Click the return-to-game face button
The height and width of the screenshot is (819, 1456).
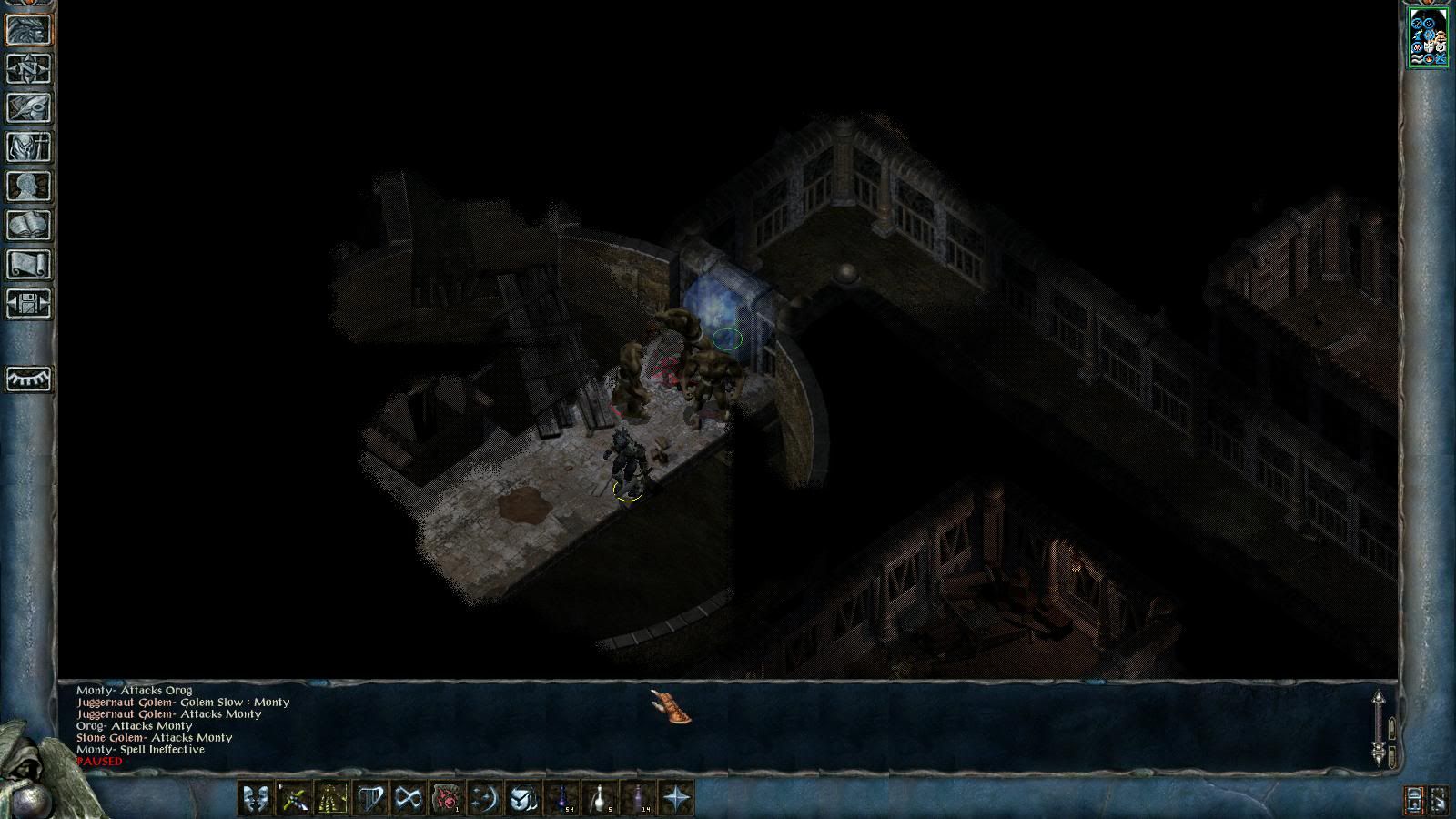click(29, 29)
